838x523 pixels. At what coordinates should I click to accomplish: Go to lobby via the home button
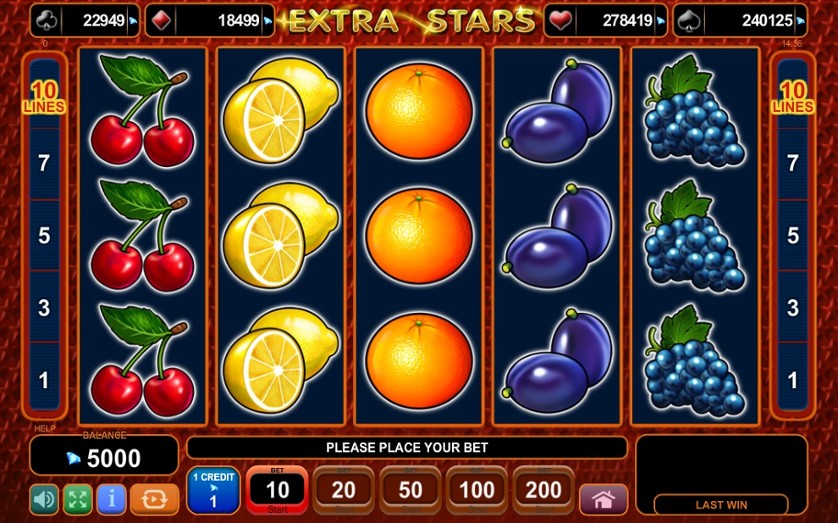pyautogui.click(x=603, y=498)
